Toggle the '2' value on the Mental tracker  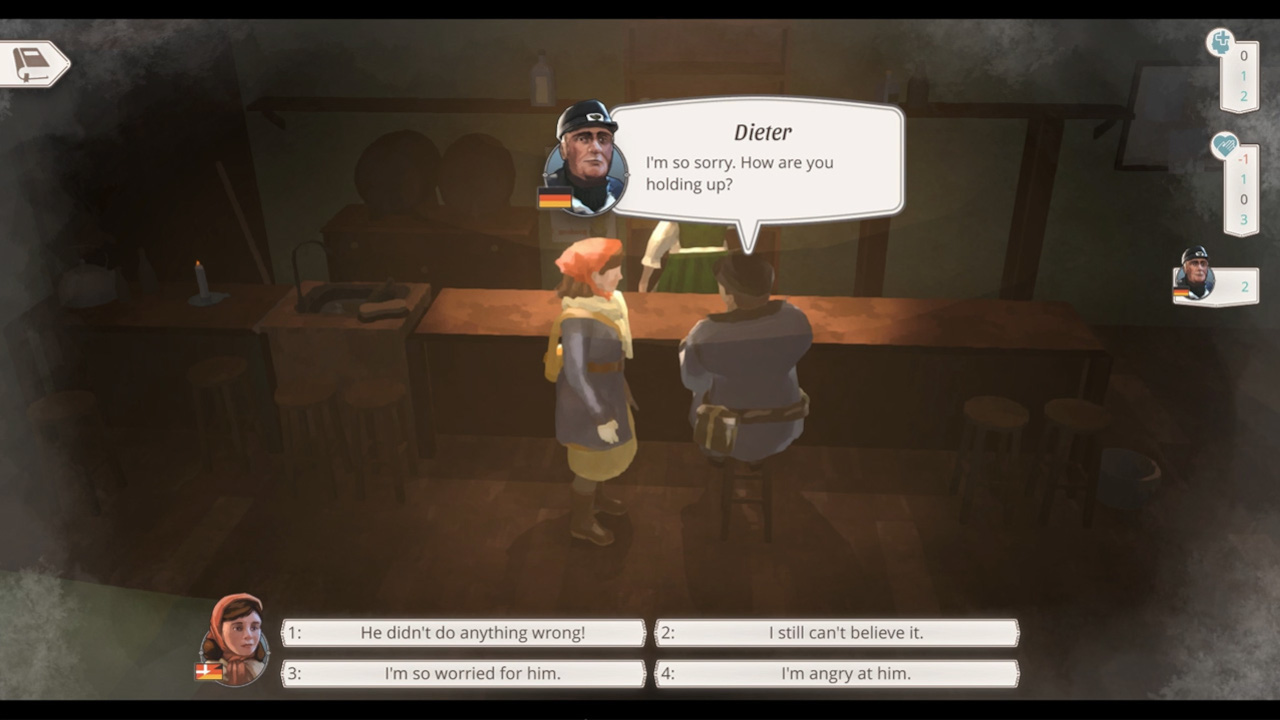coord(1242,95)
